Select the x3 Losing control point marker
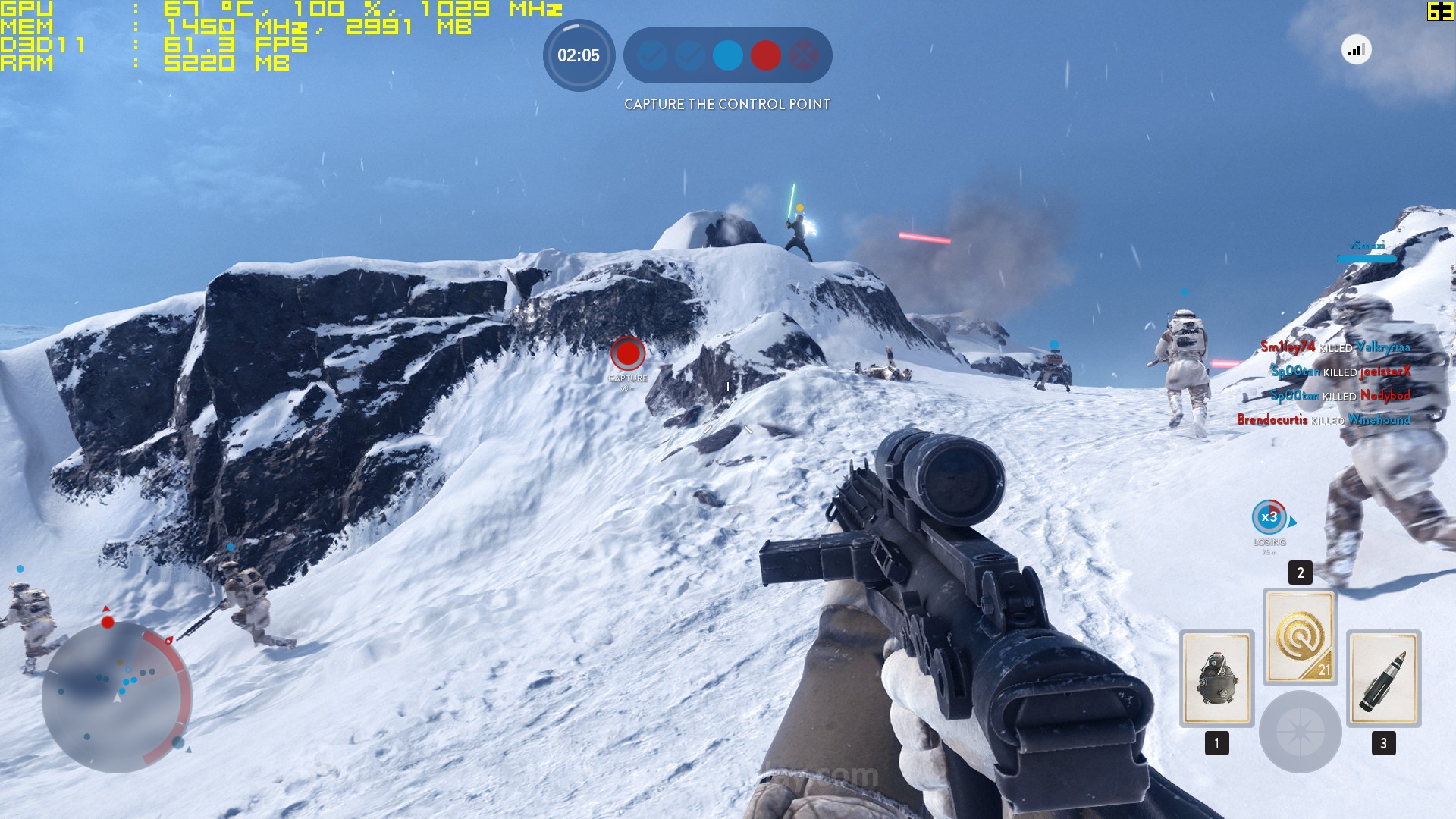 [1269, 517]
